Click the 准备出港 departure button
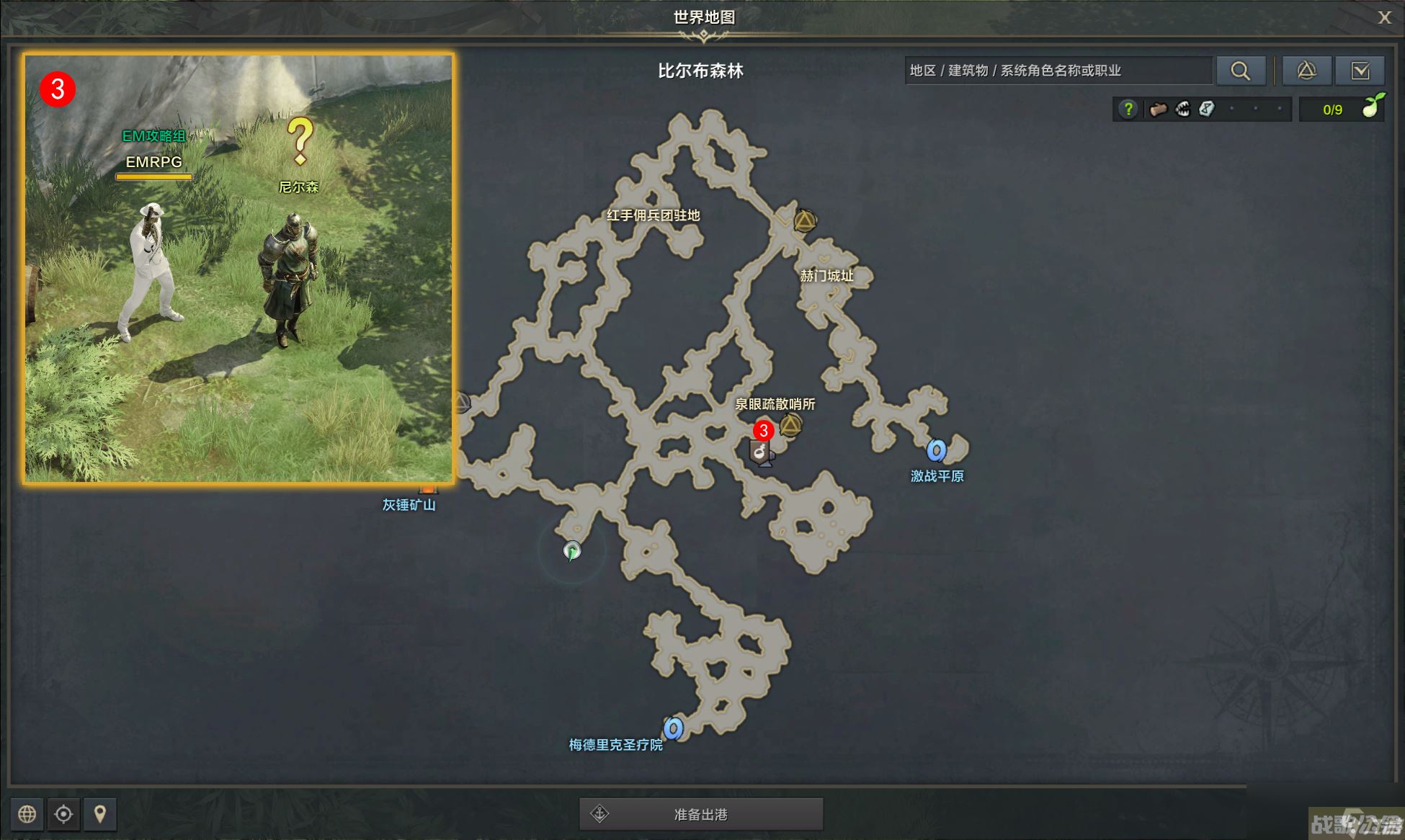The image size is (1405, 840). click(x=701, y=814)
